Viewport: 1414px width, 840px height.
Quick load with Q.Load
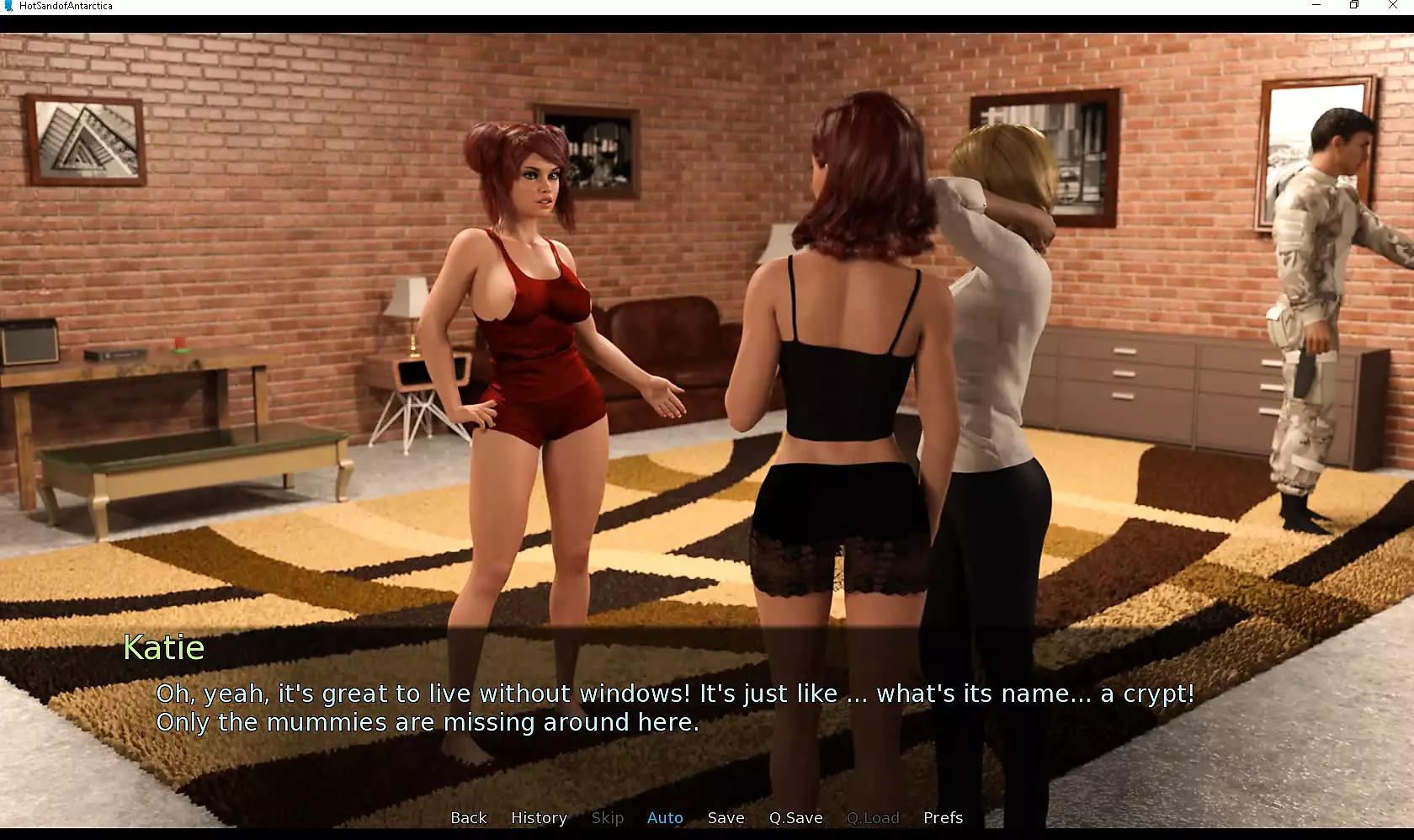click(873, 817)
